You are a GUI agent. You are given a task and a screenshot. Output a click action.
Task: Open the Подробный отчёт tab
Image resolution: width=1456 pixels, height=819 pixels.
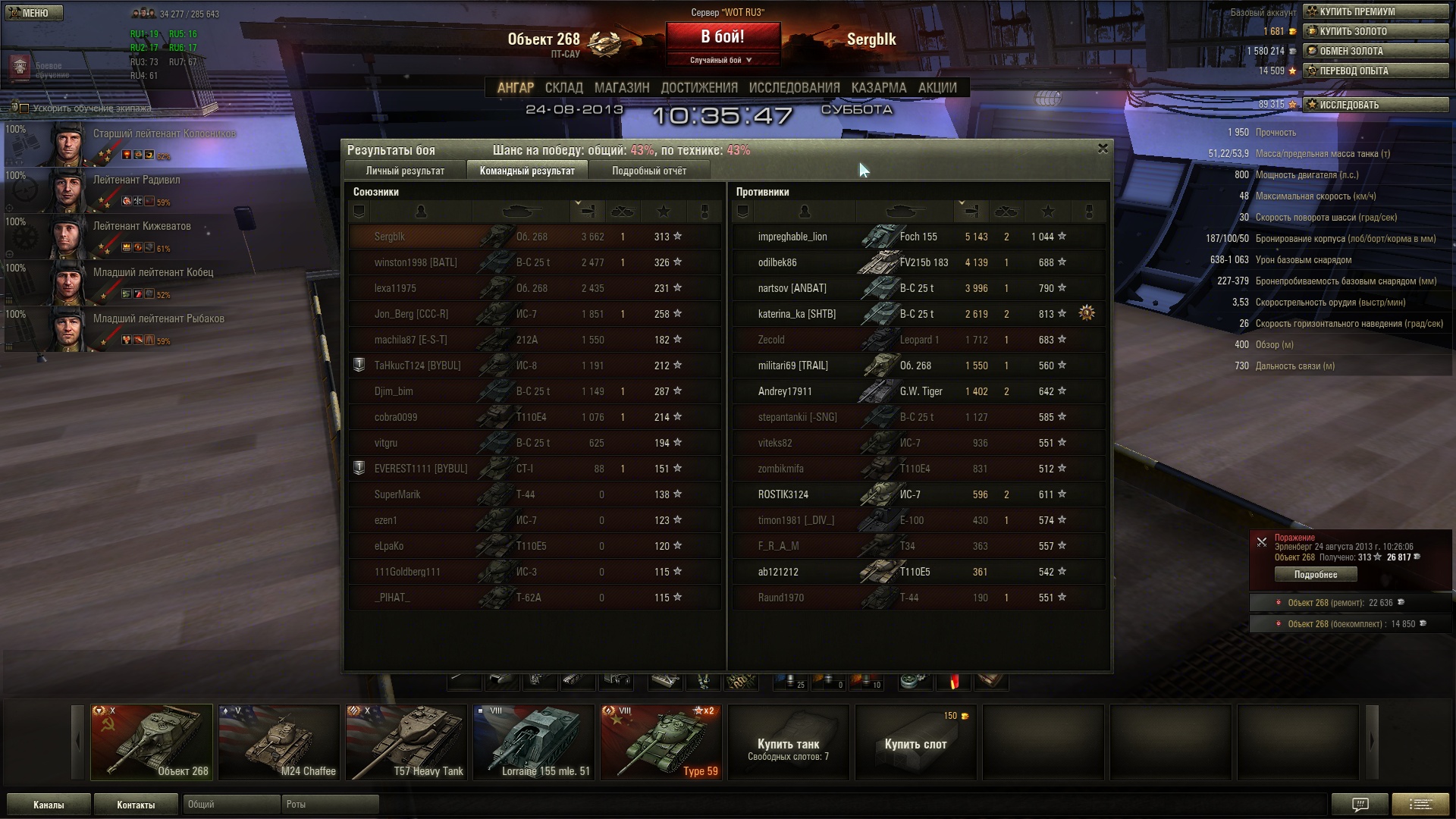tap(649, 171)
